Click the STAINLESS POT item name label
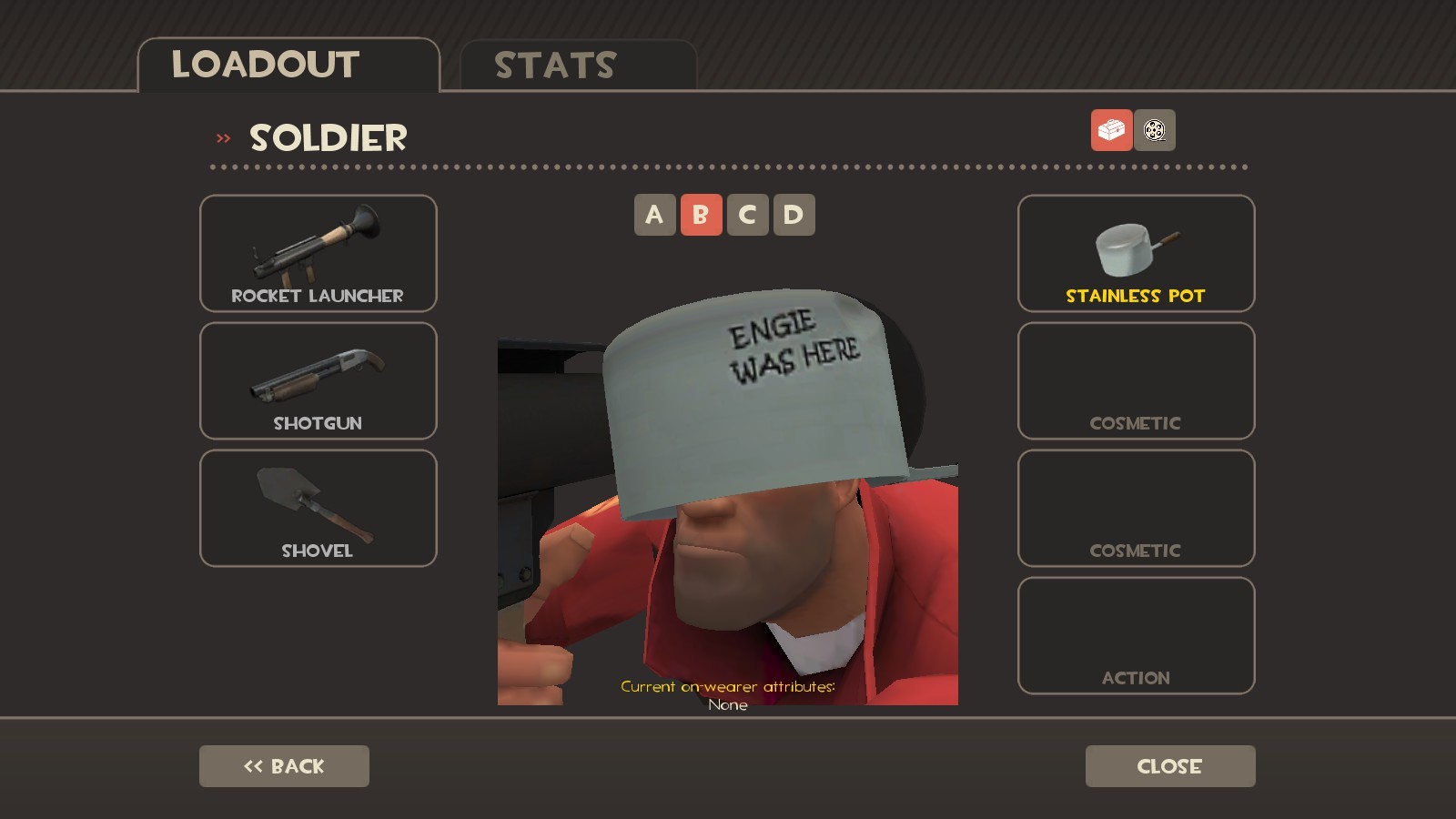The width and height of the screenshot is (1456, 819). tap(1135, 296)
